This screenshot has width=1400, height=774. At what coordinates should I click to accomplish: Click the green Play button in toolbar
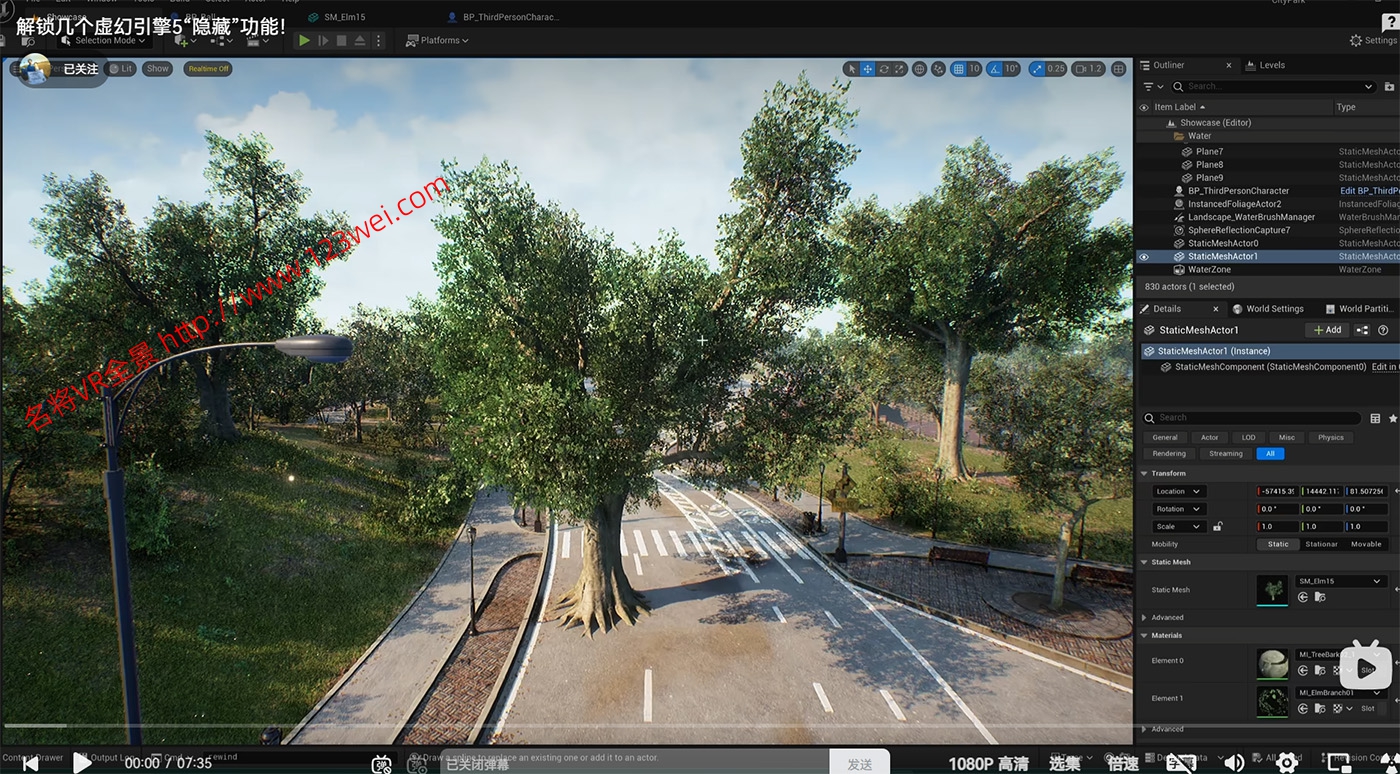tap(304, 40)
